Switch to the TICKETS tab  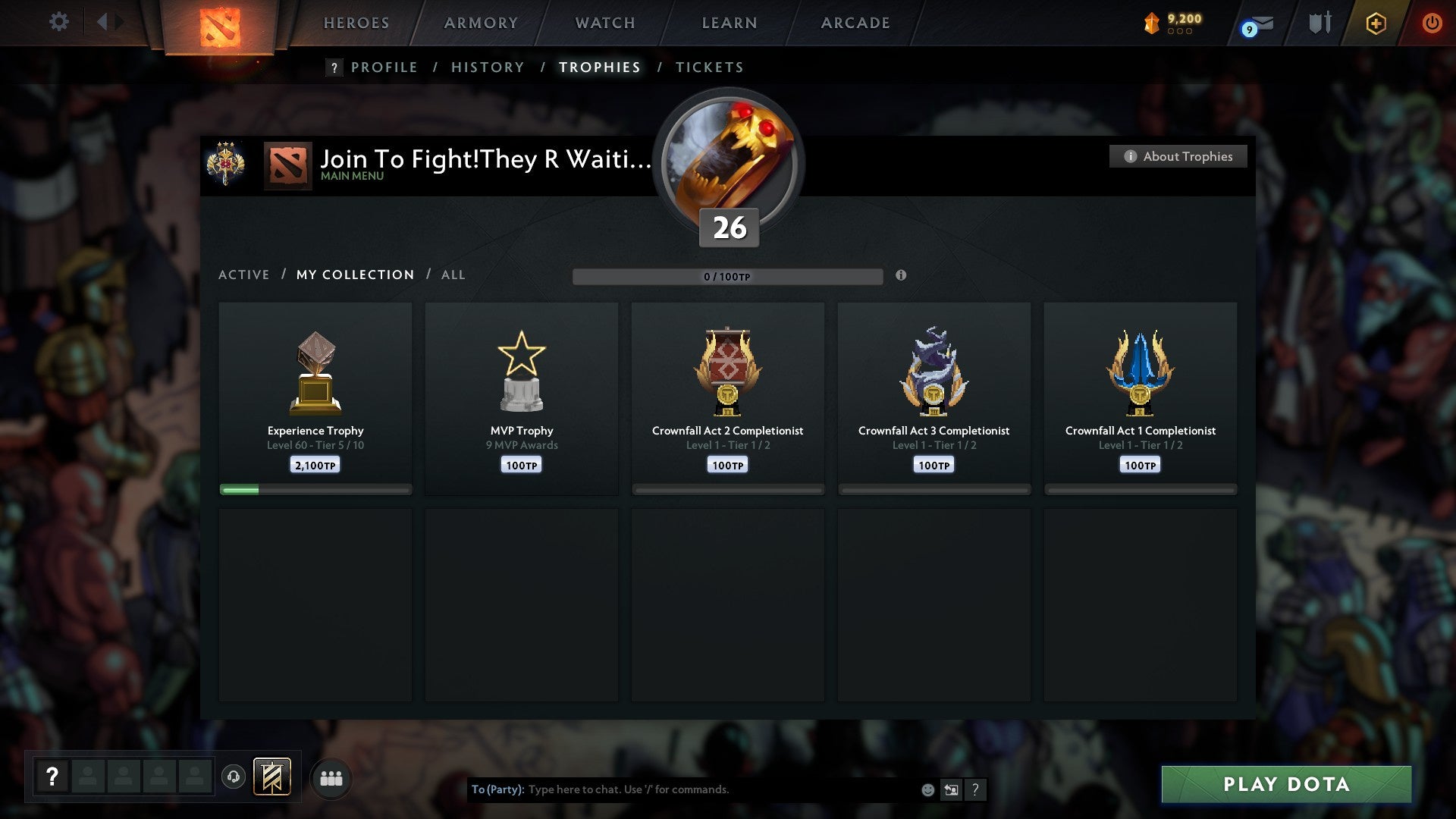[x=709, y=67]
